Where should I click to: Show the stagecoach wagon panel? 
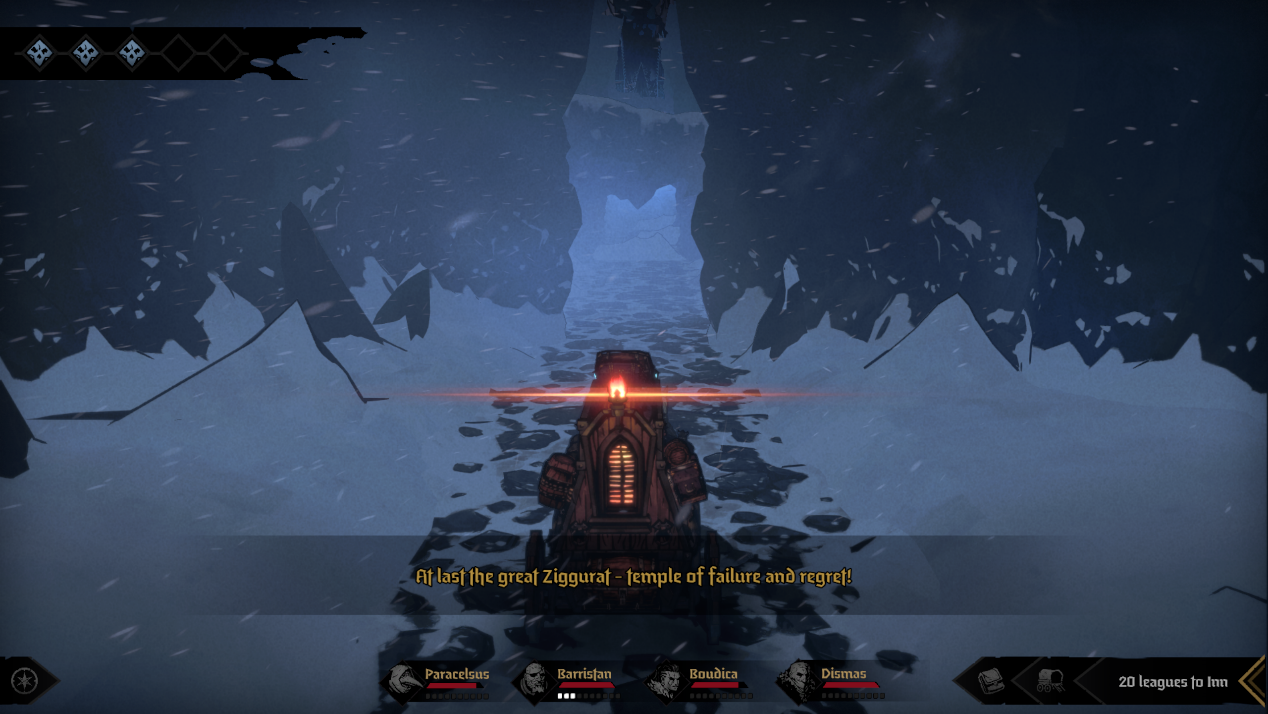pos(1050,682)
